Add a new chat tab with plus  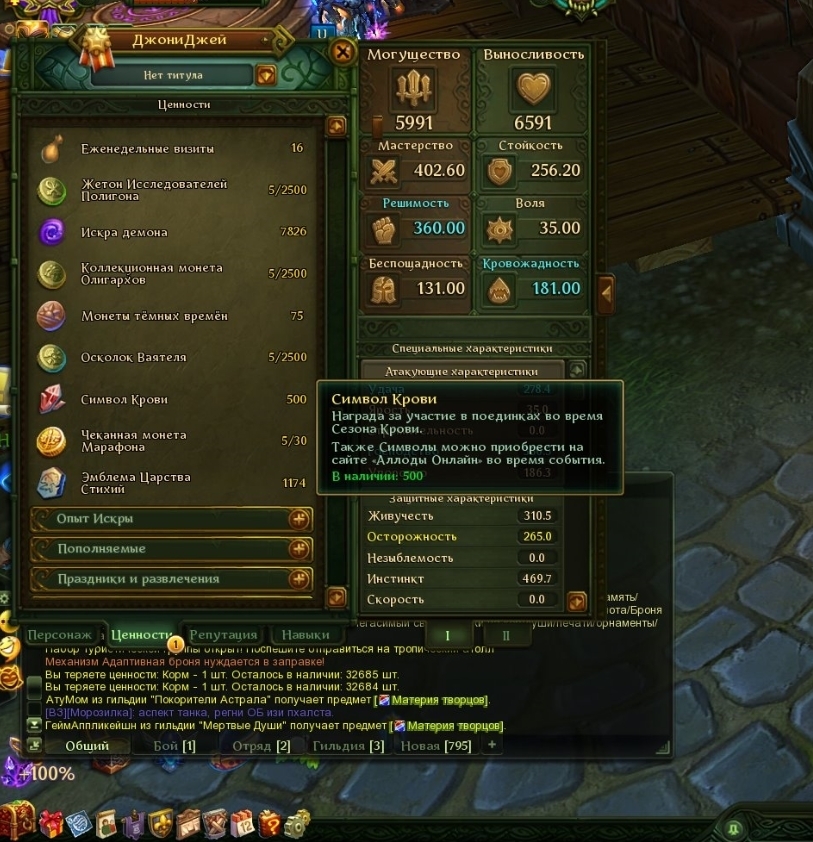tap(491, 745)
